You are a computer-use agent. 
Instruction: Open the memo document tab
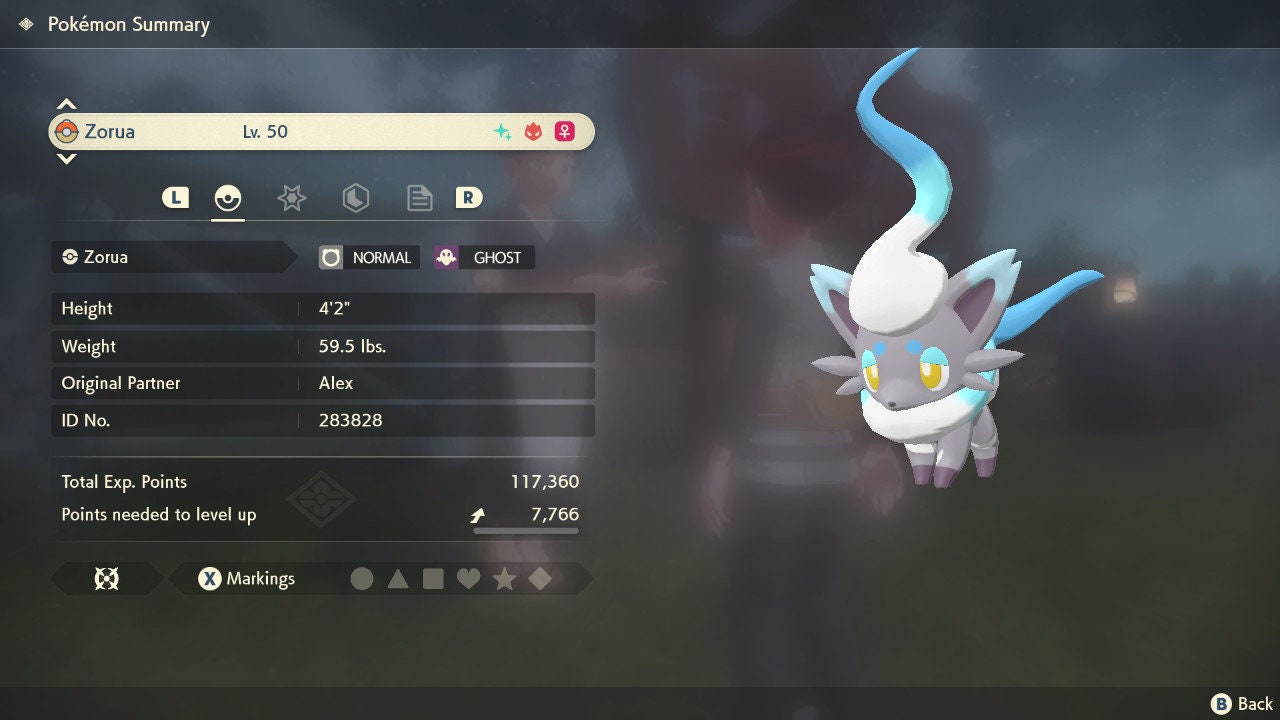[x=419, y=198]
